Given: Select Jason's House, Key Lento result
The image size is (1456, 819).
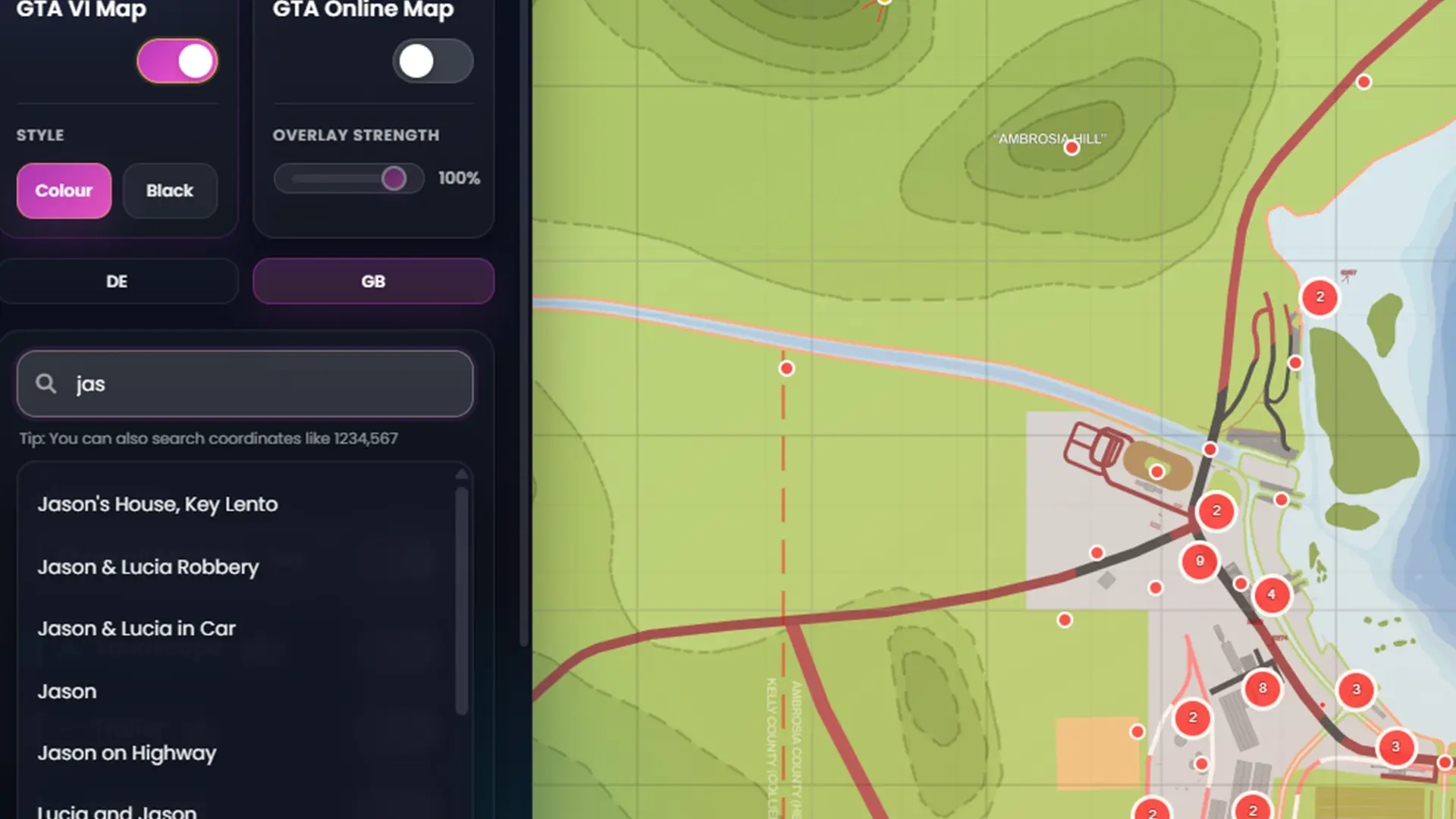Looking at the screenshot, I should (x=158, y=504).
